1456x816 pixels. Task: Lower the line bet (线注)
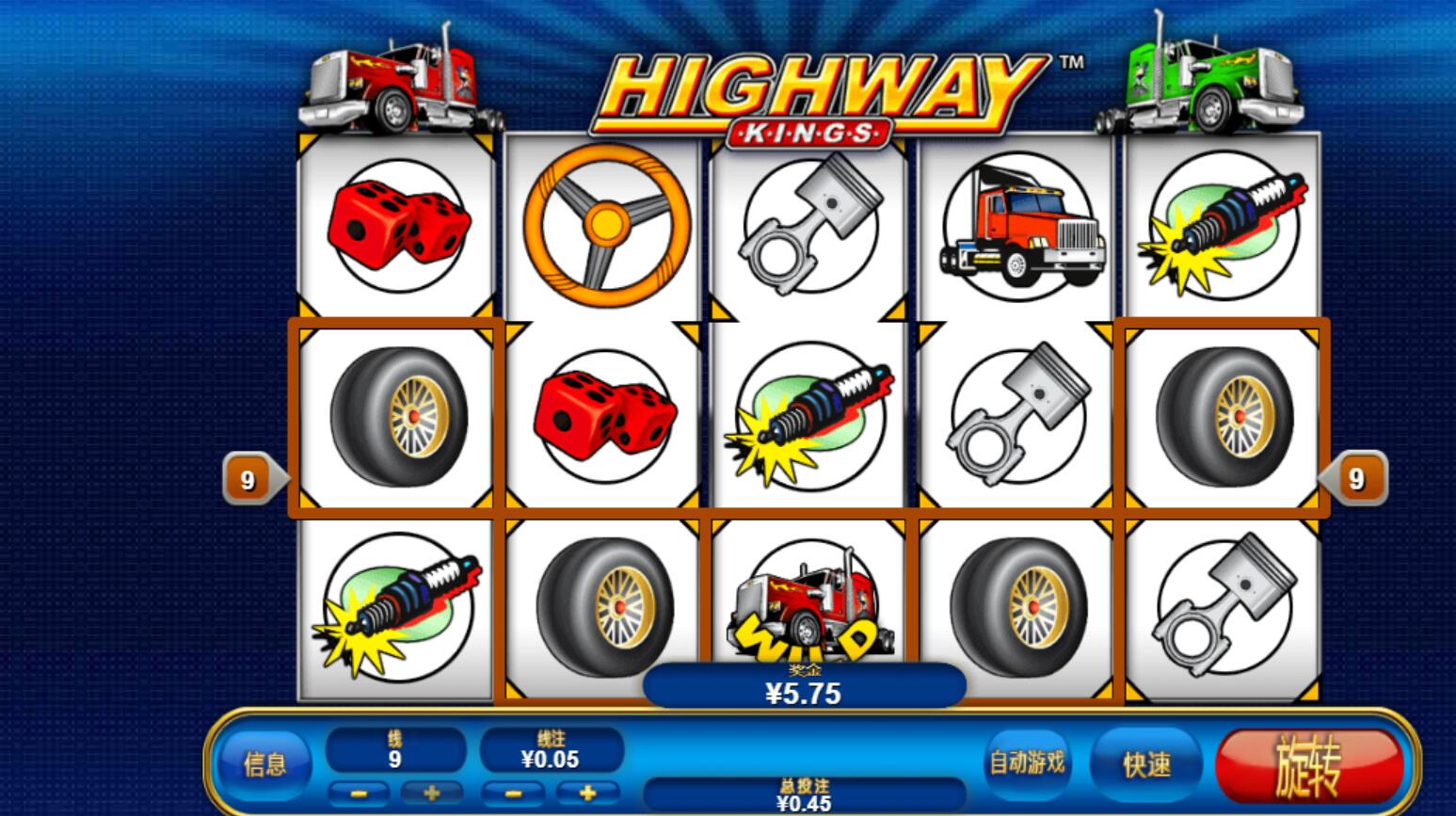[x=513, y=793]
